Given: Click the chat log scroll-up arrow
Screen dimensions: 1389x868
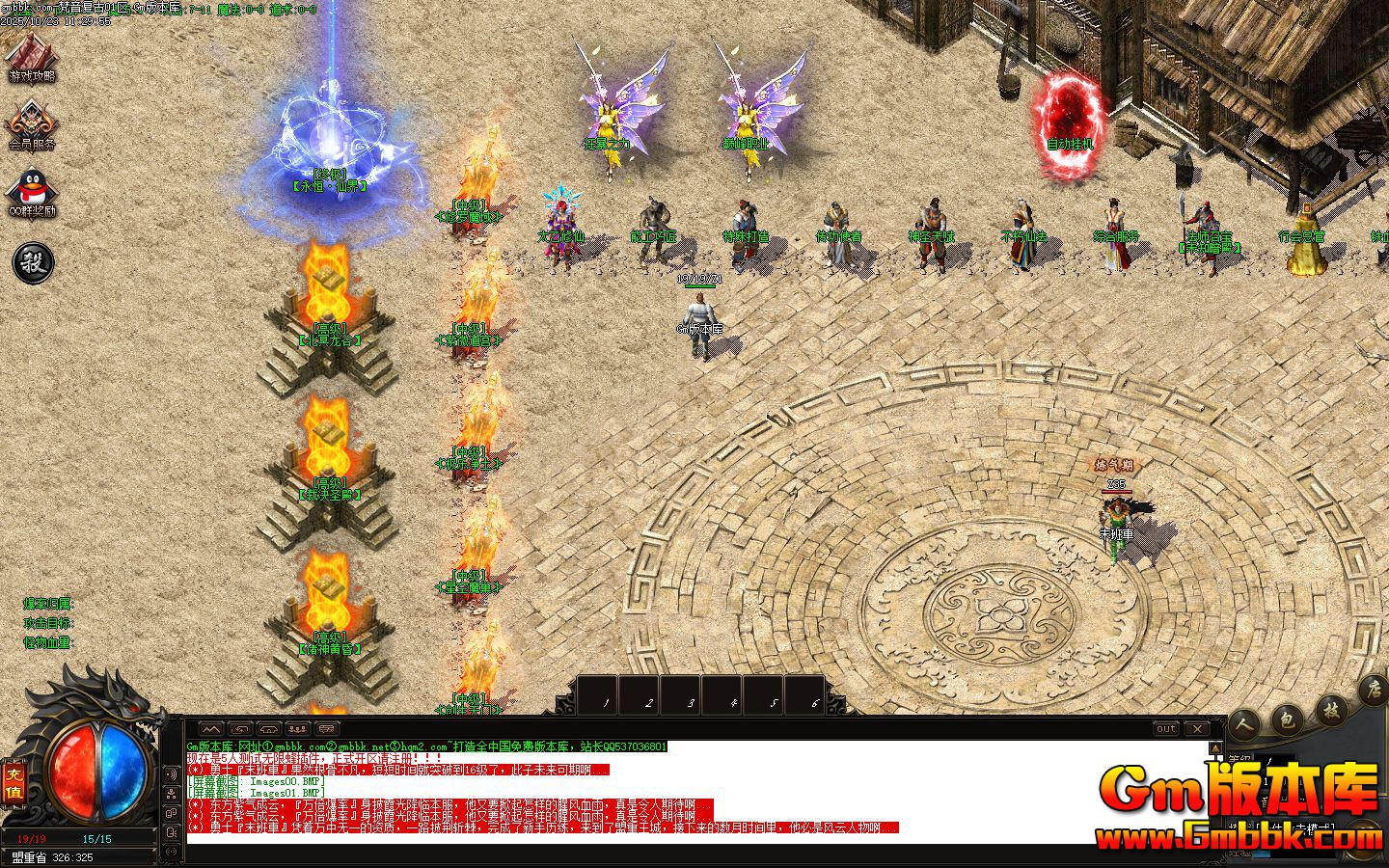Looking at the screenshot, I should point(1215,747).
